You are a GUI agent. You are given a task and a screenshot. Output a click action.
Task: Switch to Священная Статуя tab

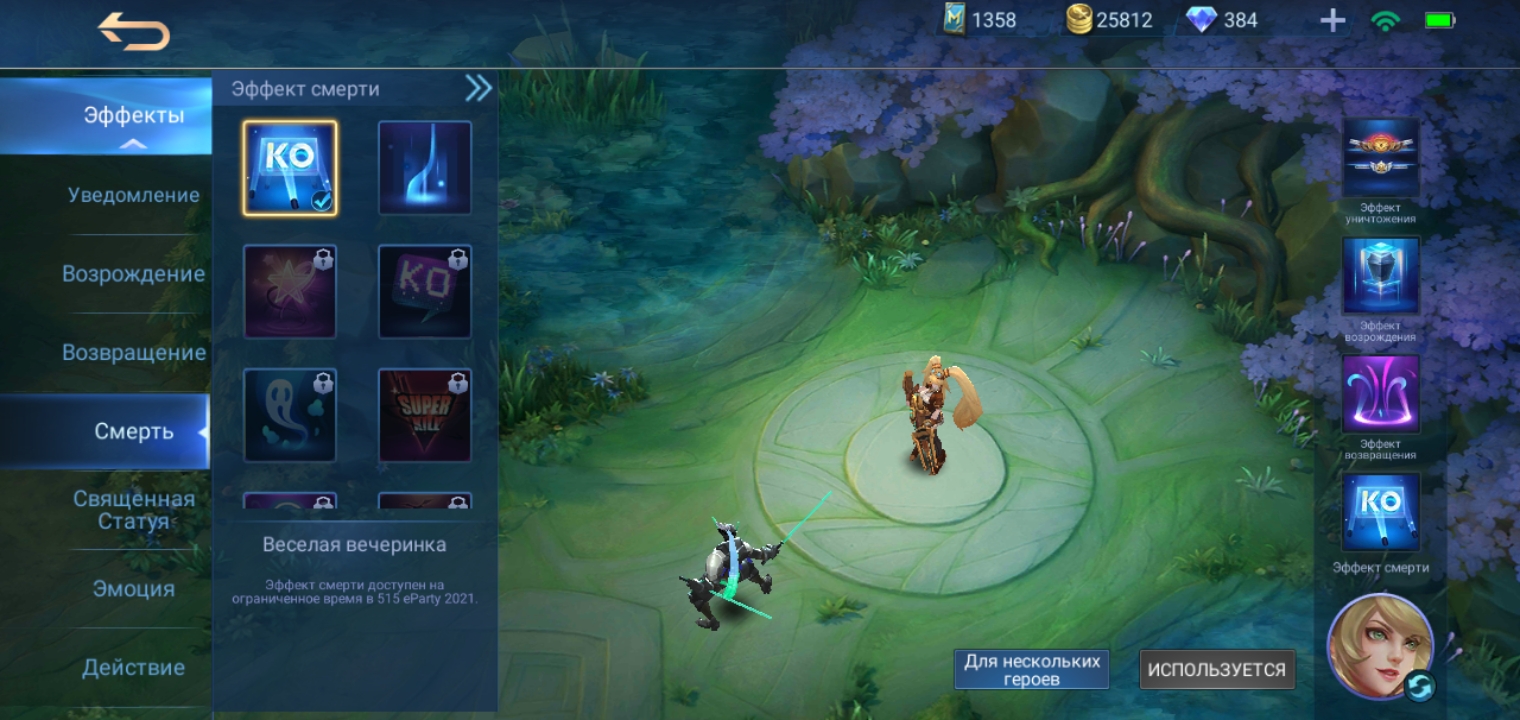point(133,510)
